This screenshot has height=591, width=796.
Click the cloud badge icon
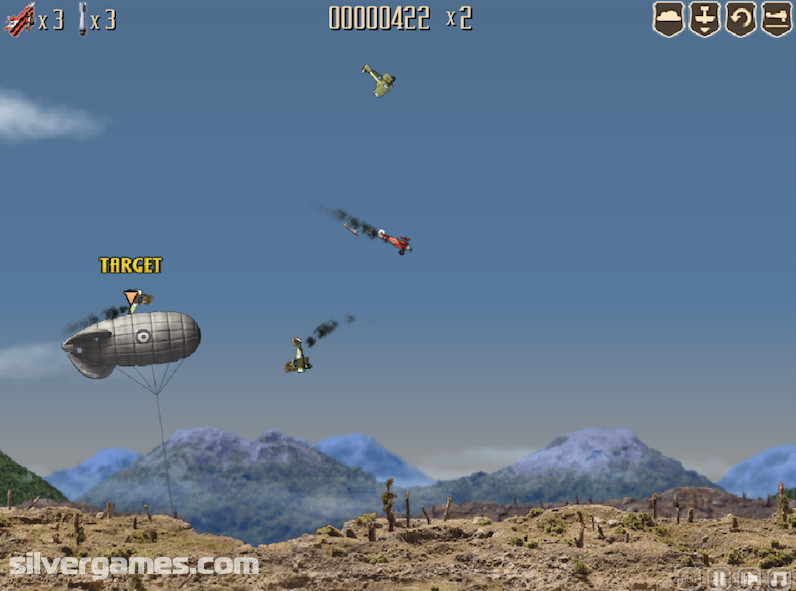tap(668, 18)
